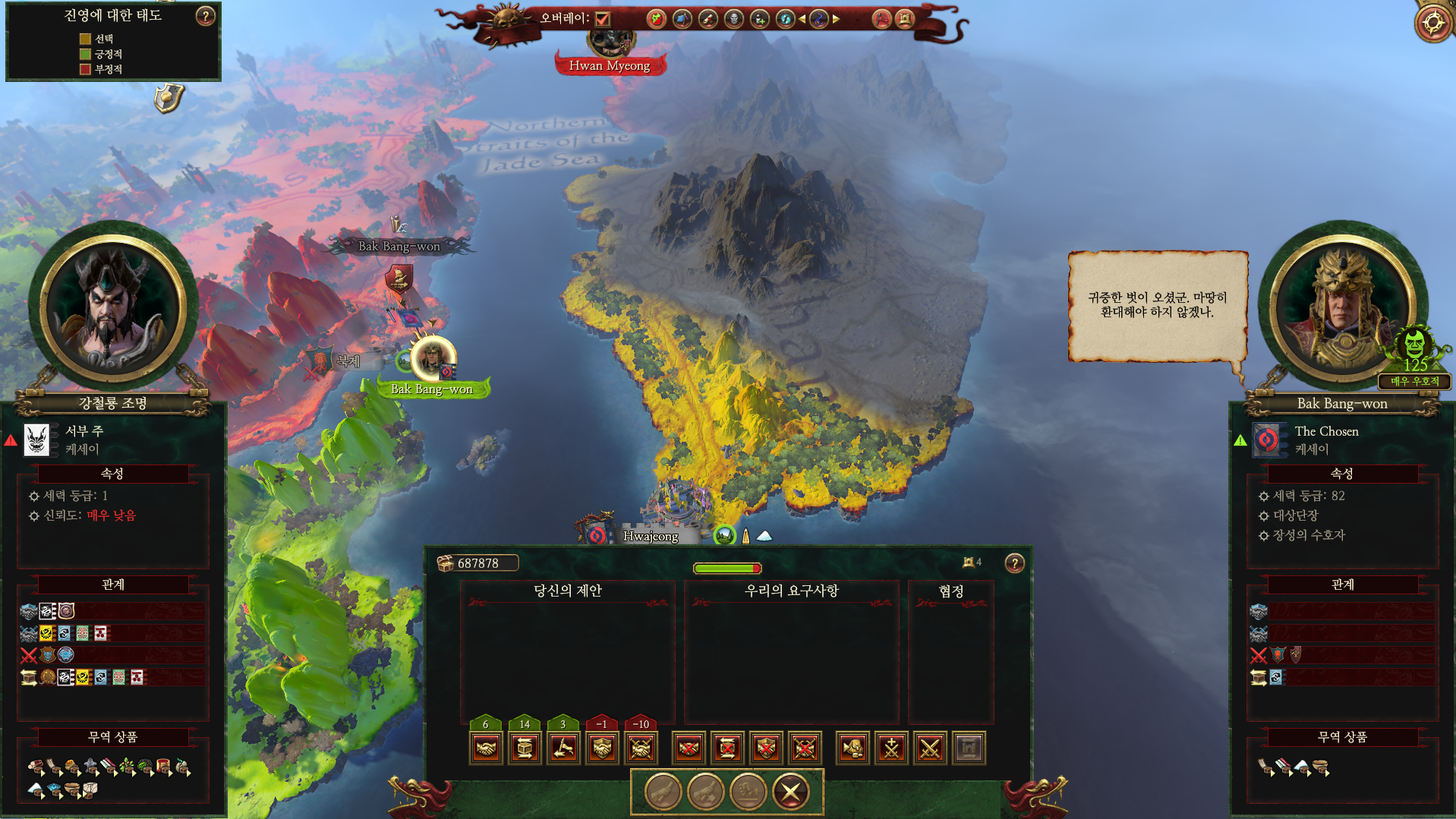Open the diplomacy panel help button
Viewport: 1456px width, 819px height.
[x=1014, y=563]
